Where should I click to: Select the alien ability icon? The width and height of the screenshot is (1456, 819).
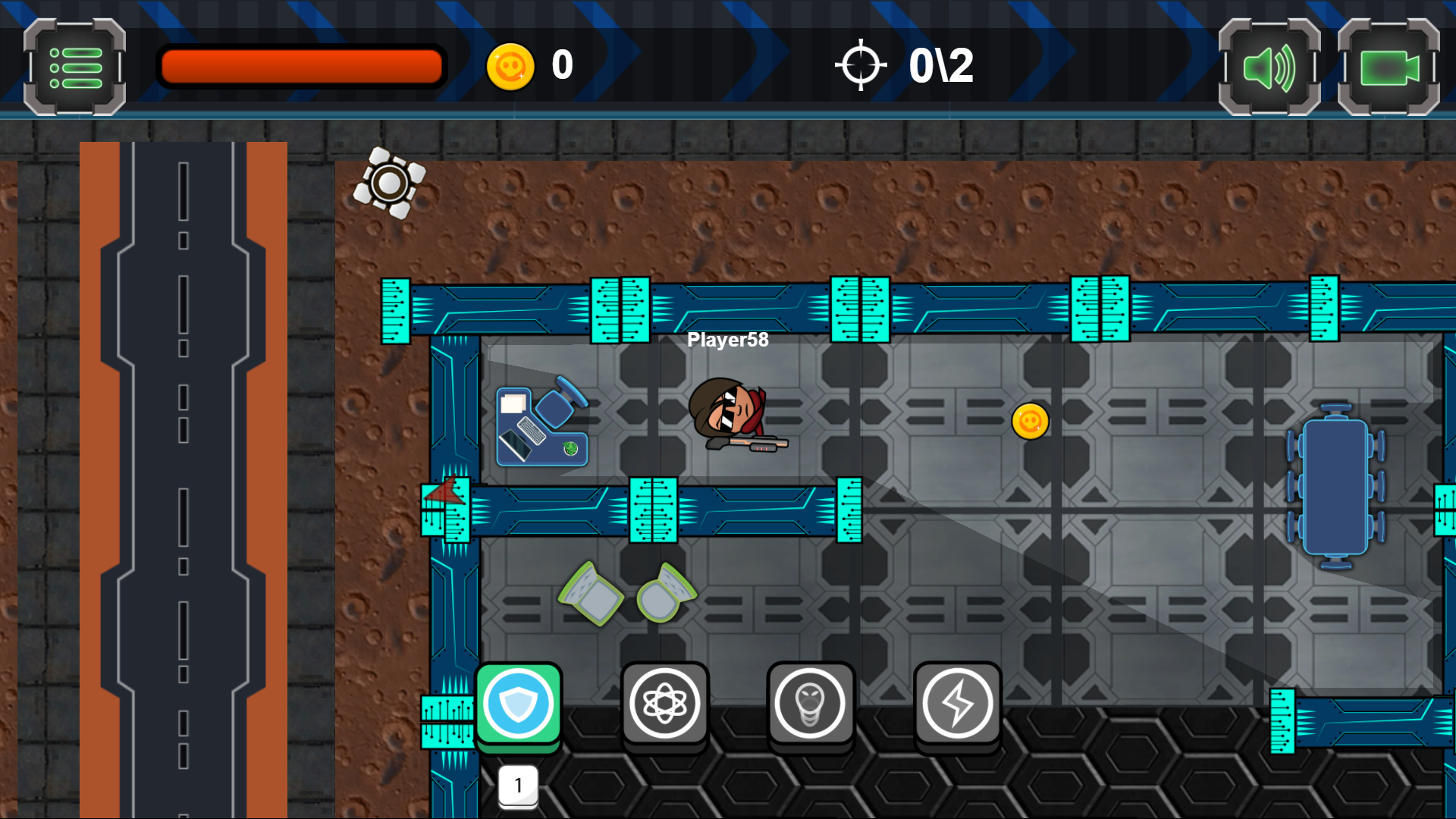[x=811, y=703]
